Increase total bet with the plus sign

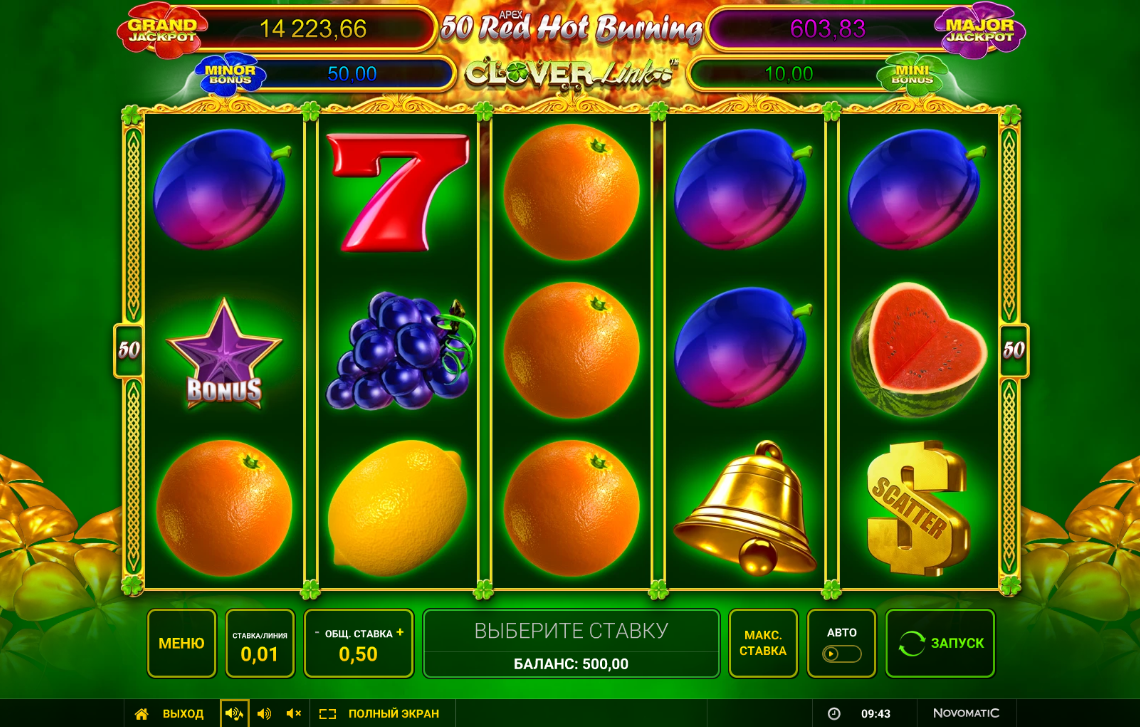point(400,632)
